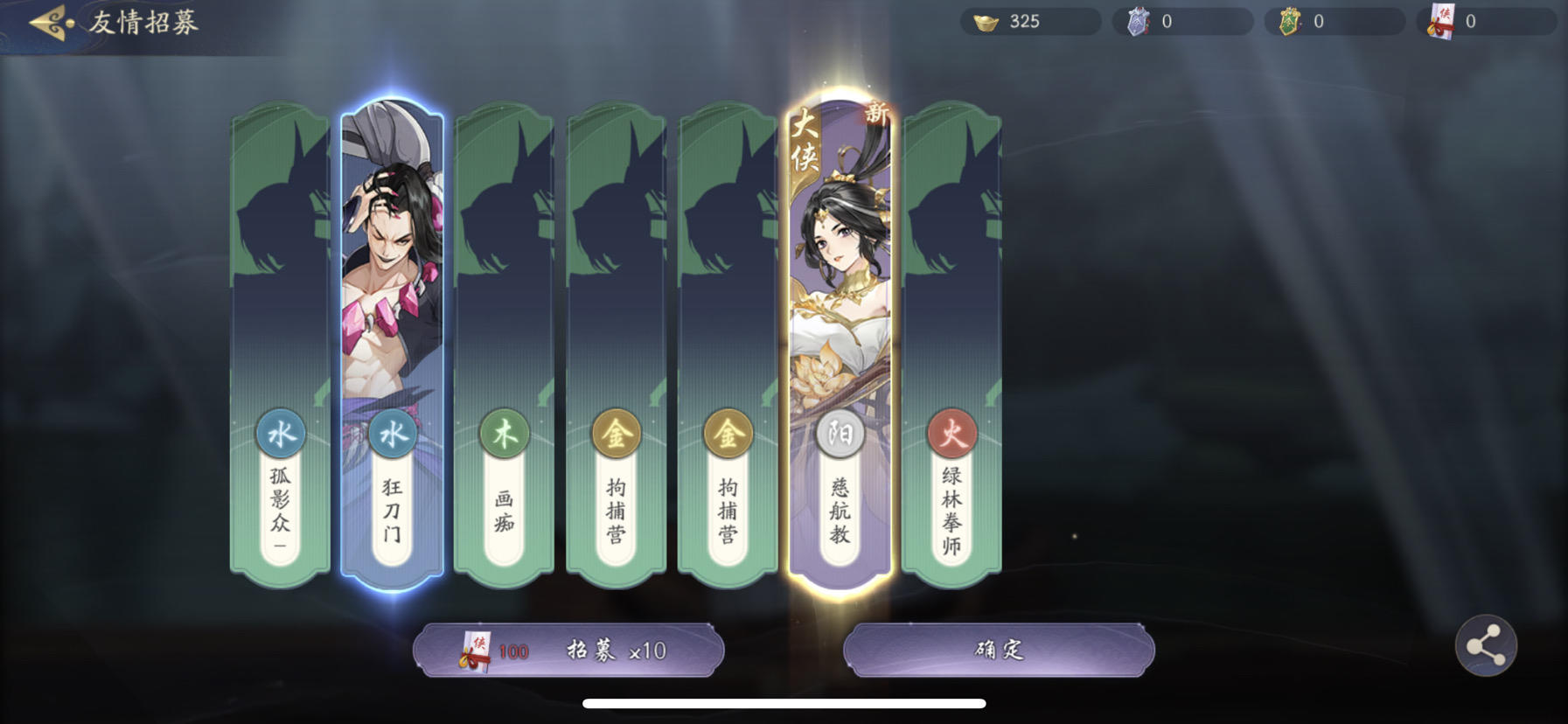Tap the home indicator bar at bottom
Image resolution: width=1568 pixels, height=724 pixels.
click(x=784, y=702)
